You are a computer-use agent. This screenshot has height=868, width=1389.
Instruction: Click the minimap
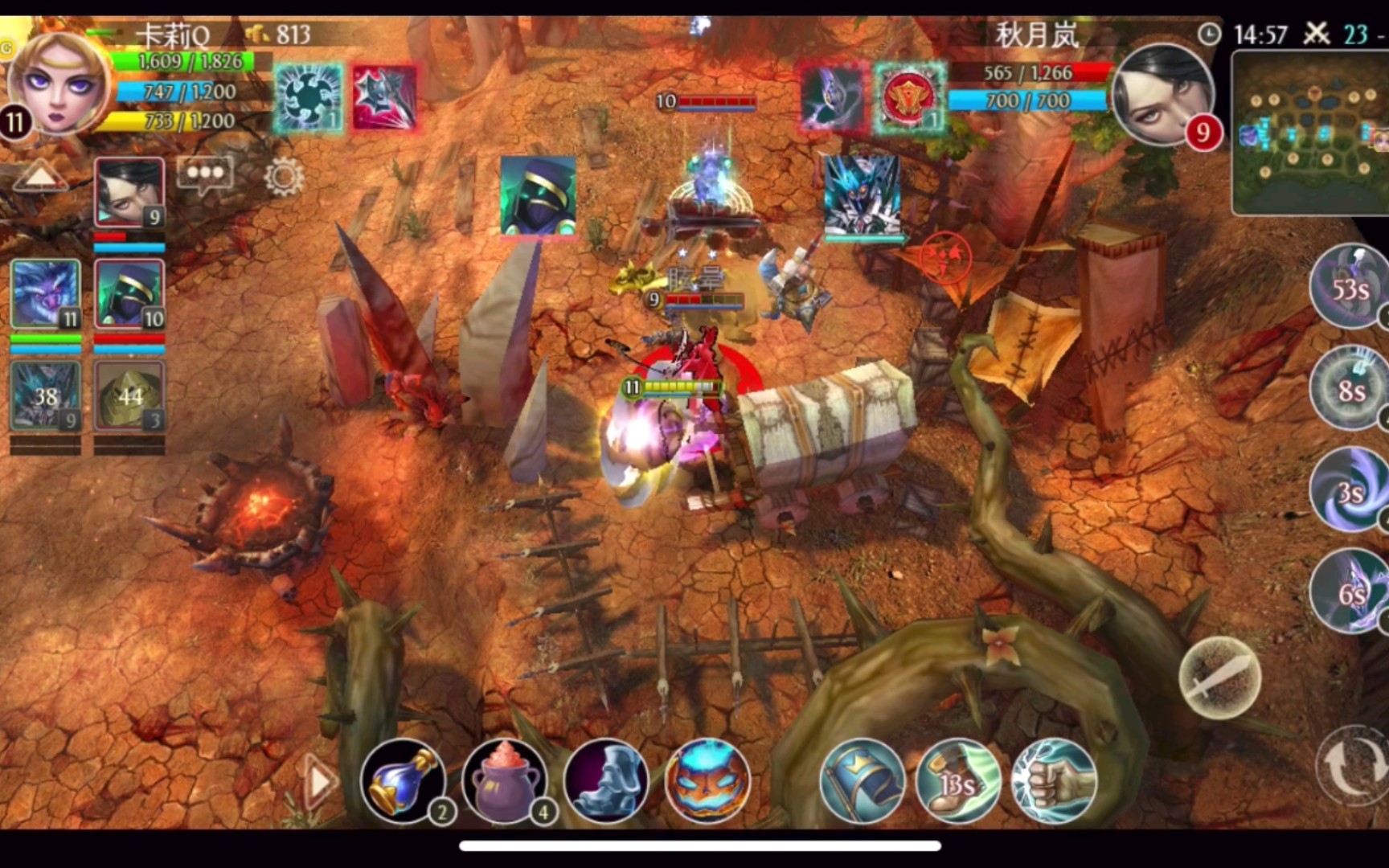[1310, 133]
